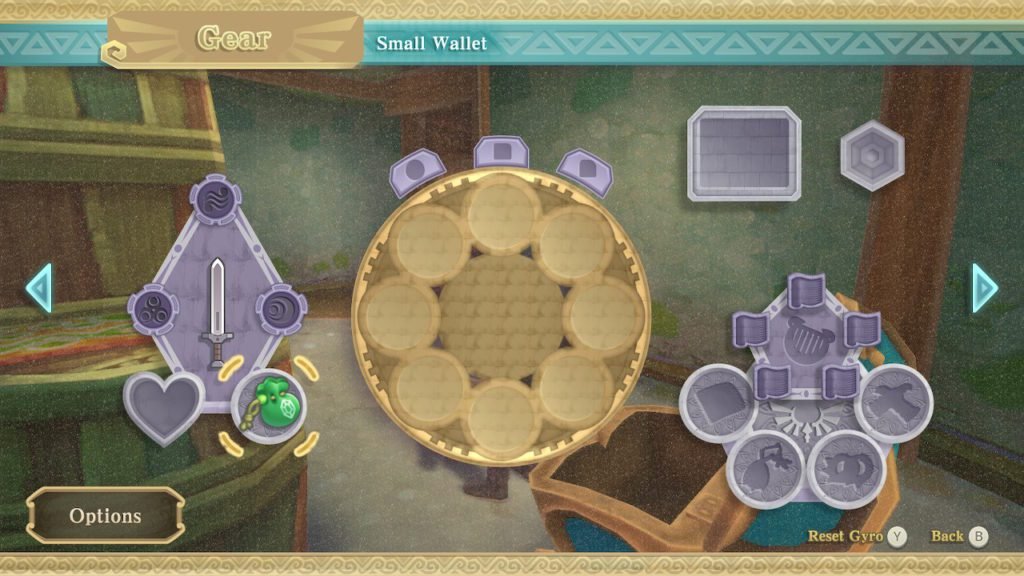Select the large rectangular empty tablet slot

(743, 153)
